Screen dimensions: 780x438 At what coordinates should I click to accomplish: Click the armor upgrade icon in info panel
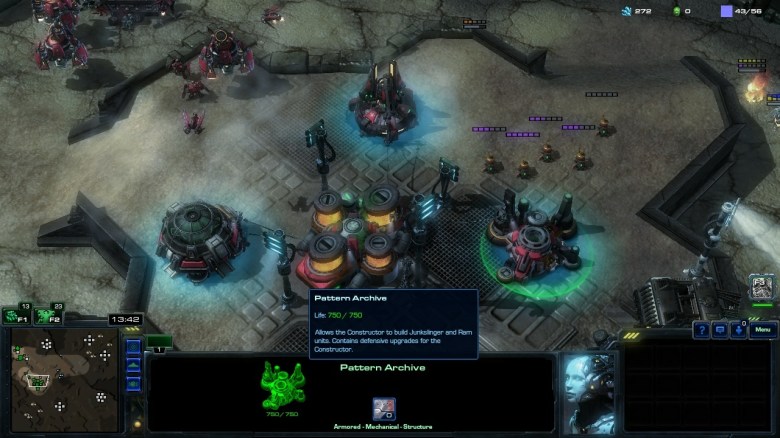pyautogui.click(x=384, y=408)
